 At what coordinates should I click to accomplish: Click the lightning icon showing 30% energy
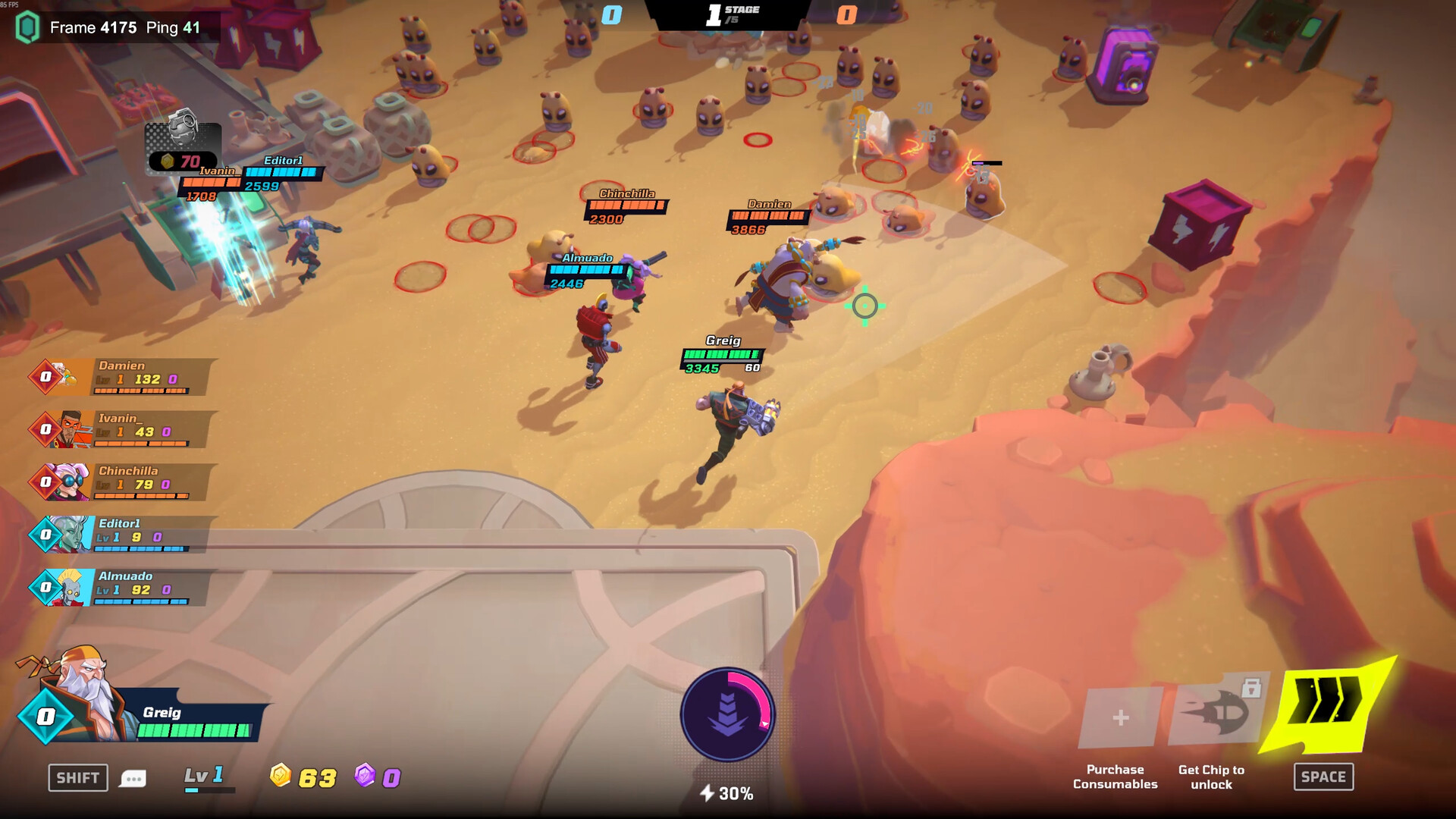click(x=708, y=793)
